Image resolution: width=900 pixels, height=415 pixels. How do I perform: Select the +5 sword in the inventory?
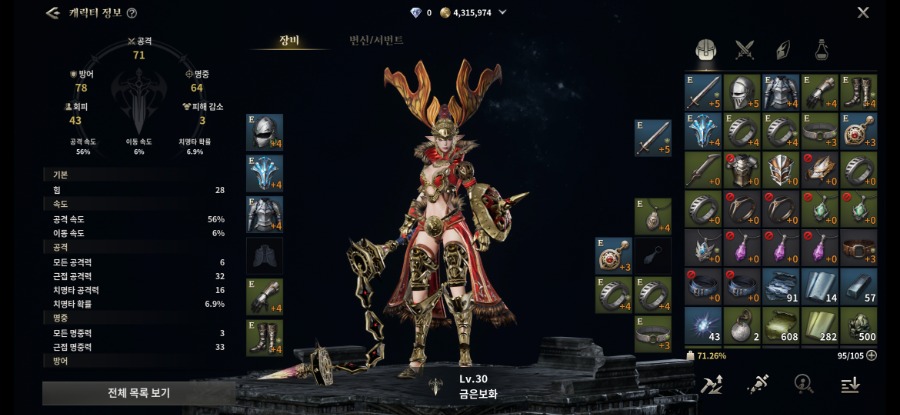pyautogui.click(x=704, y=92)
